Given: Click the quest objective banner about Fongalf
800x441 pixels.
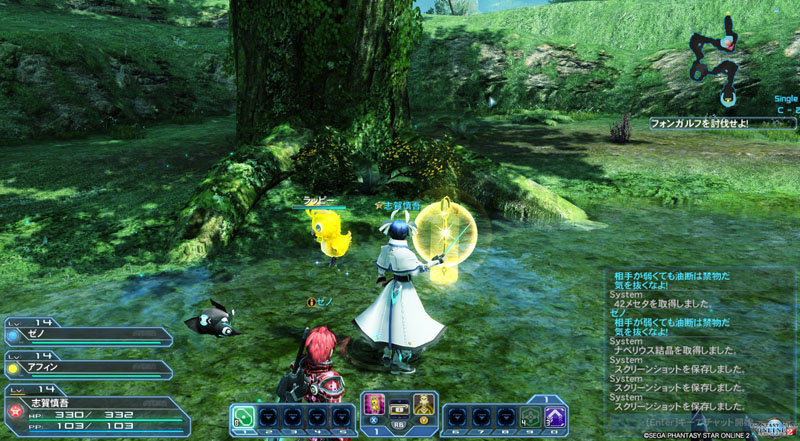Looking at the screenshot, I should coord(698,123).
